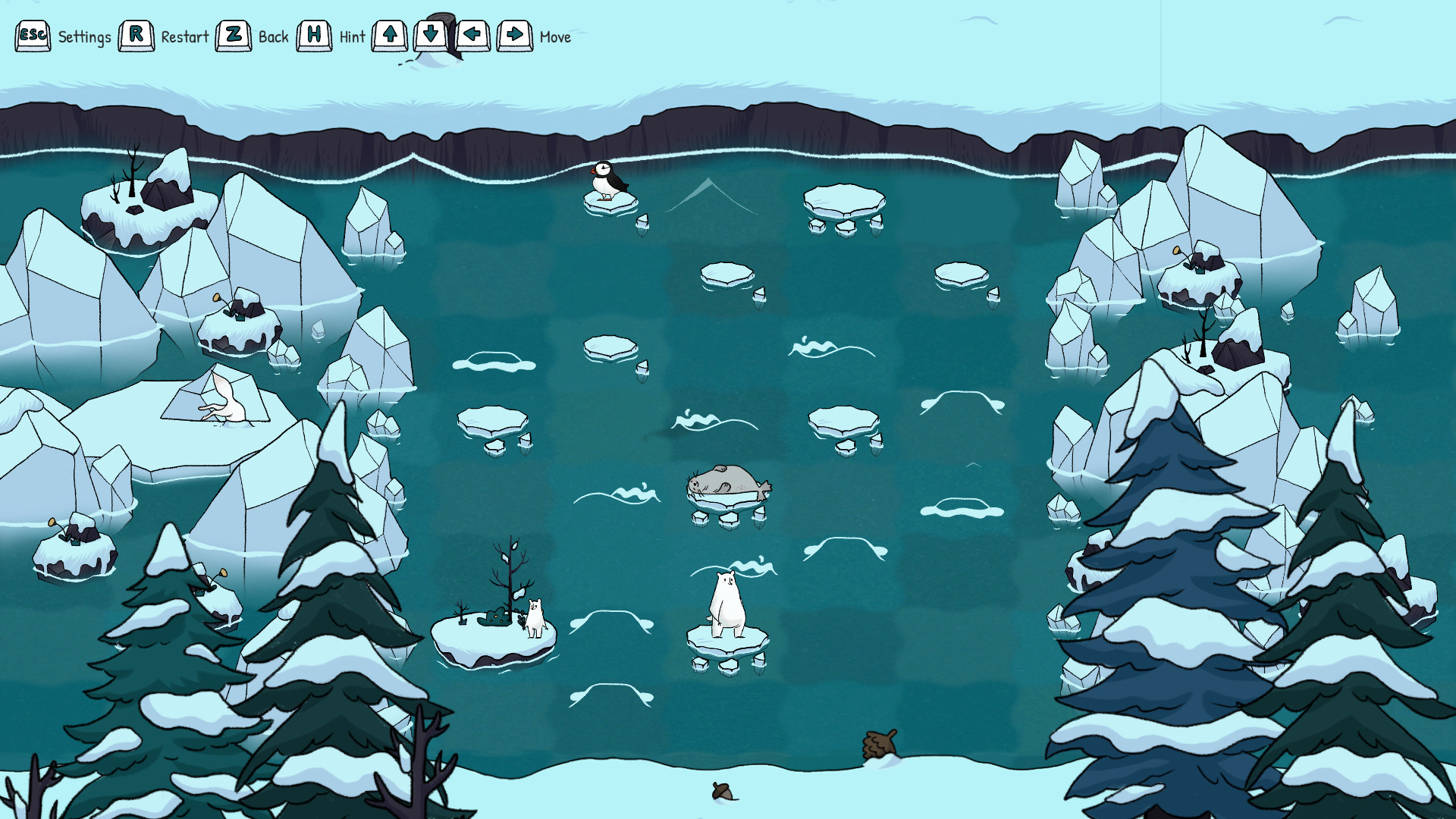The height and width of the screenshot is (819, 1456).
Task: Click the Restart text label
Action: tap(184, 37)
